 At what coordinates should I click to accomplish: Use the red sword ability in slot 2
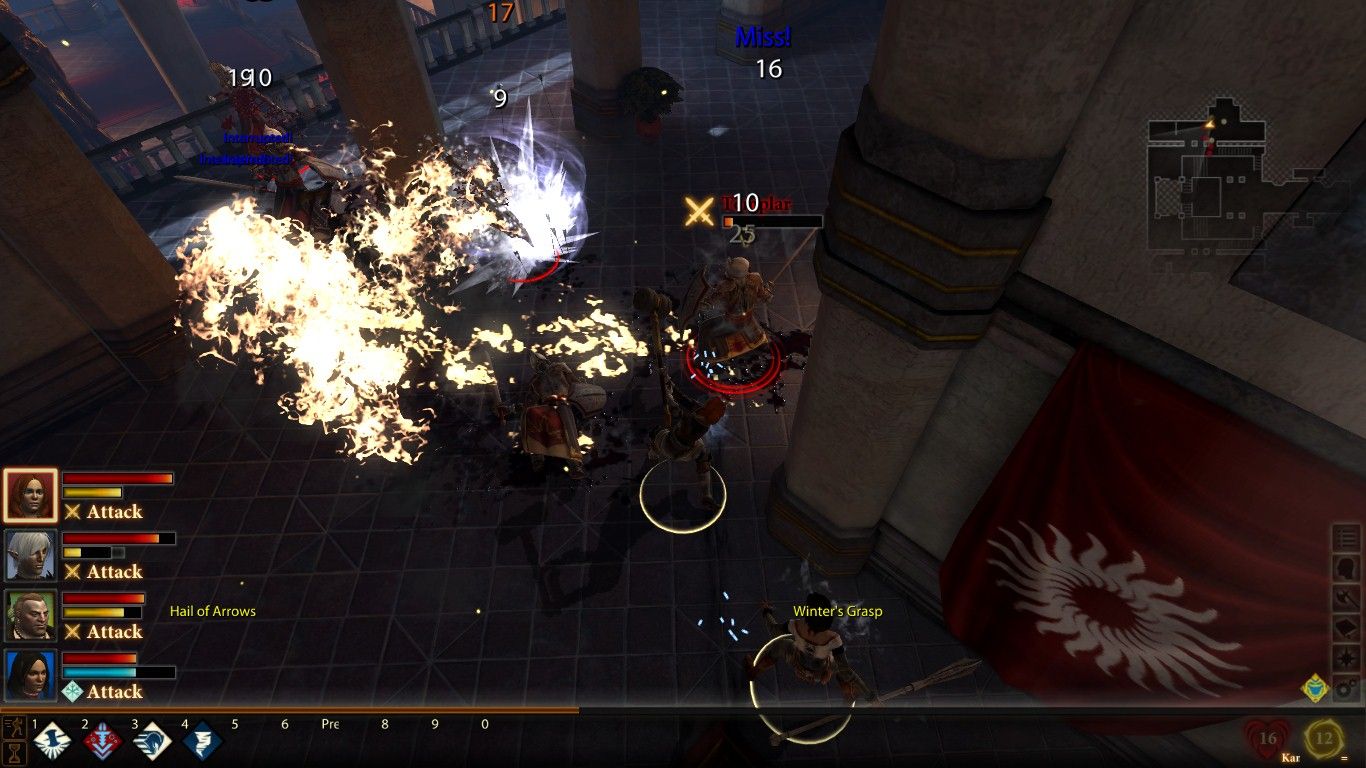[101, 742]
